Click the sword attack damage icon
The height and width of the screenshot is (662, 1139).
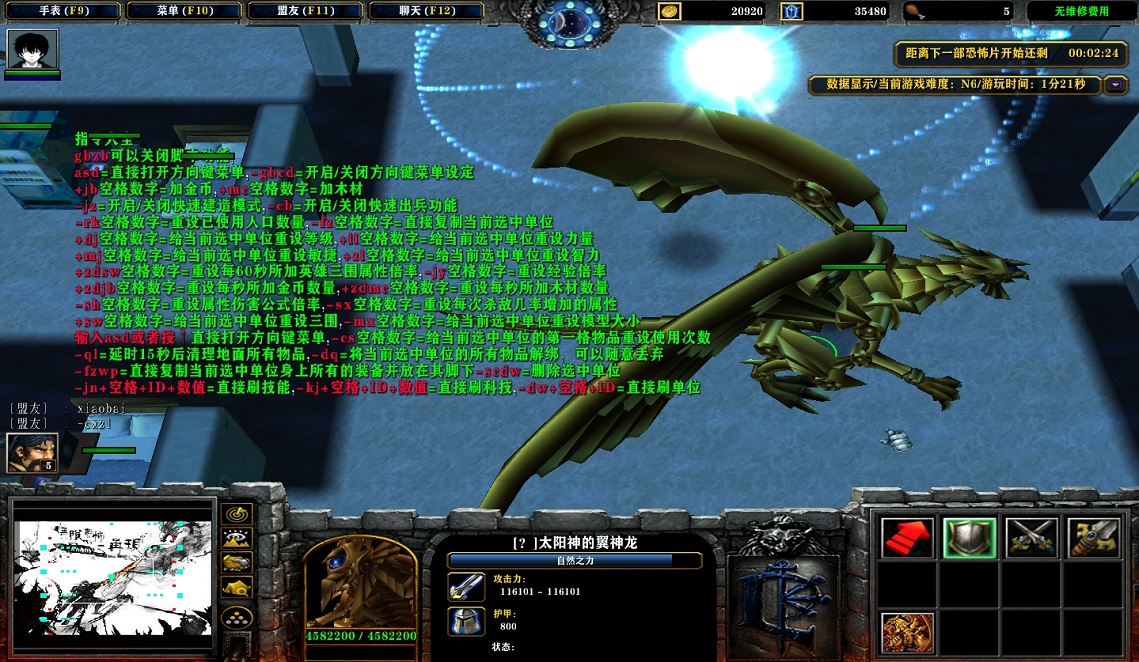coord(466,585)
